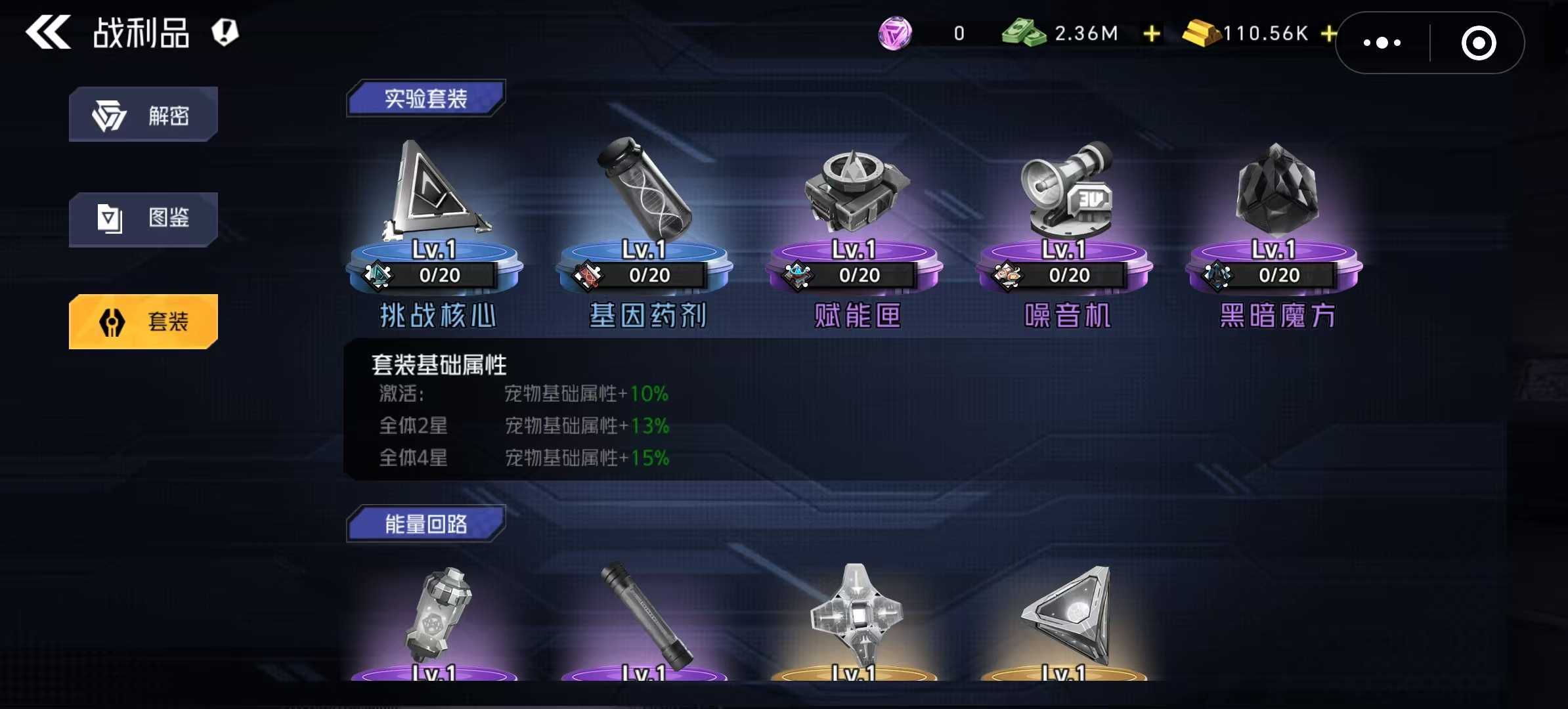Switch to the 实验套装 section tab
The height and width of the screenshot is (709, 1568).
427,97
